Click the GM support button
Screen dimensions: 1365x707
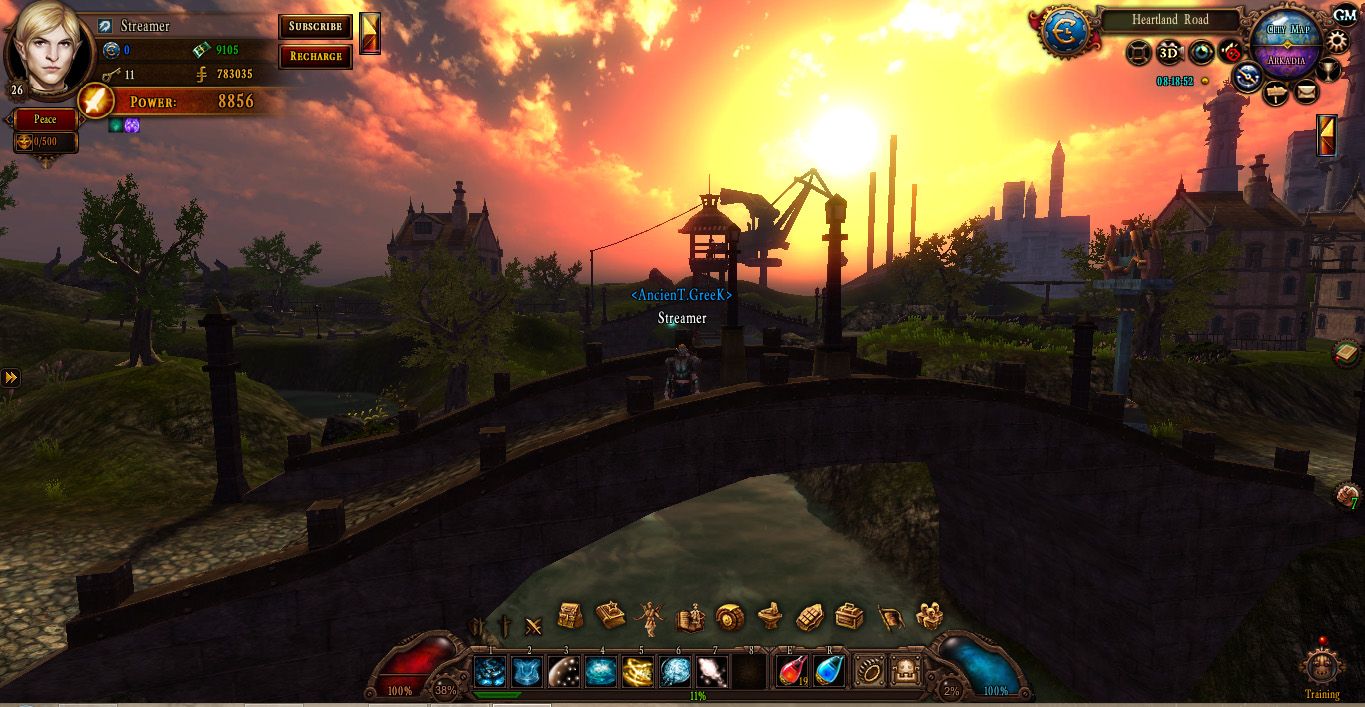(x=1345, y=15)
